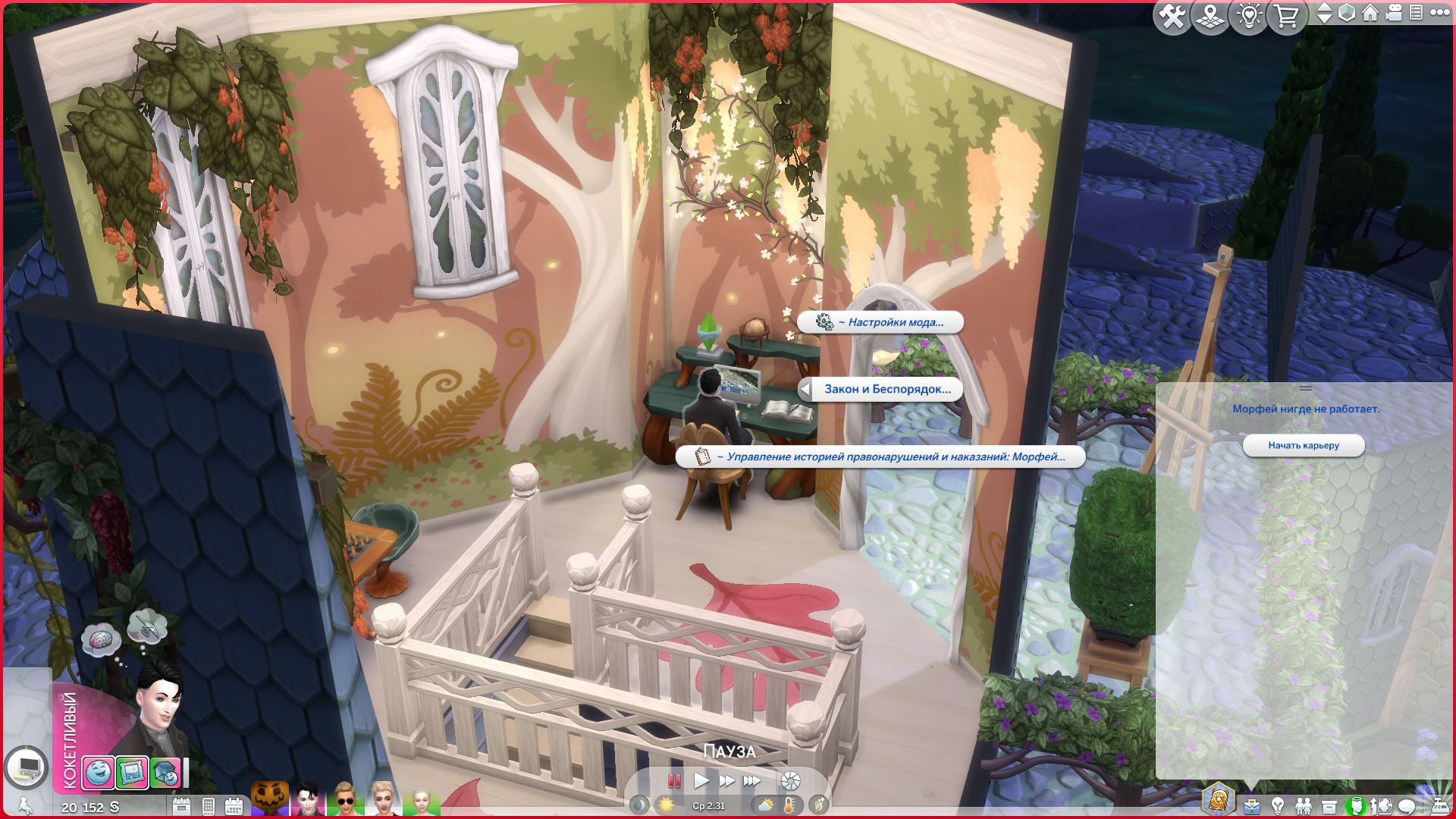Toggle walls up or down with the diamond arrows icon
Image resolution: width=1456 pixels, height=819 pixels.
pyautogui.click(x=1324, y=14)
